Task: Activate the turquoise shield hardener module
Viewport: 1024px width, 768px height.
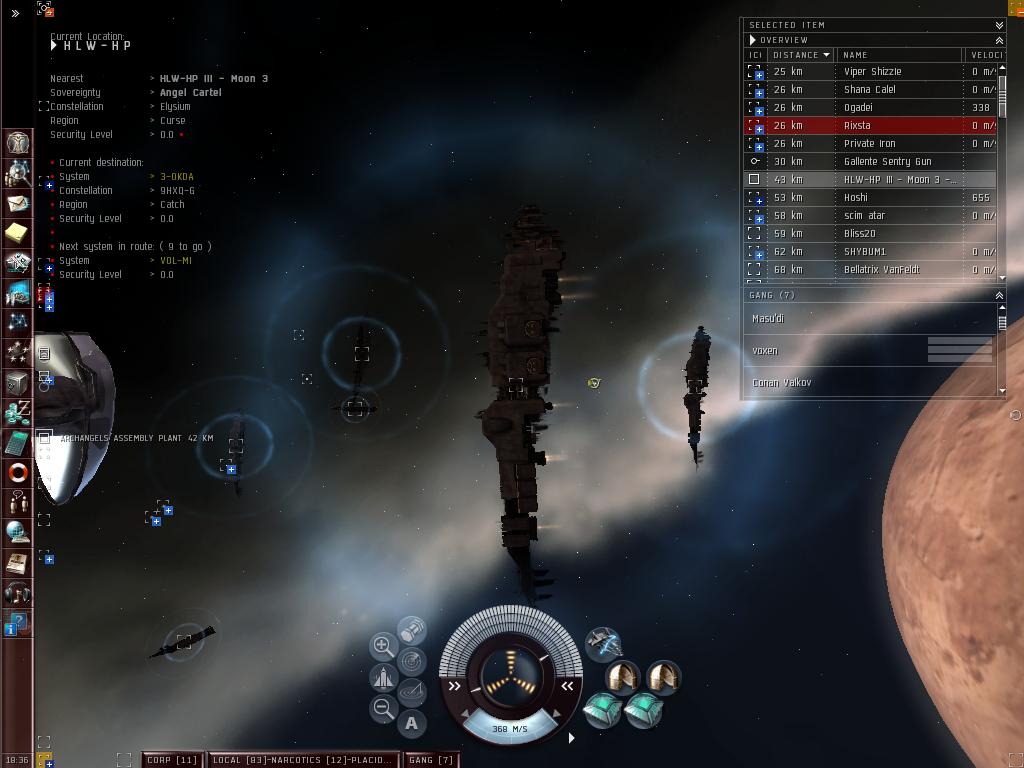Action: pos(602,710)
